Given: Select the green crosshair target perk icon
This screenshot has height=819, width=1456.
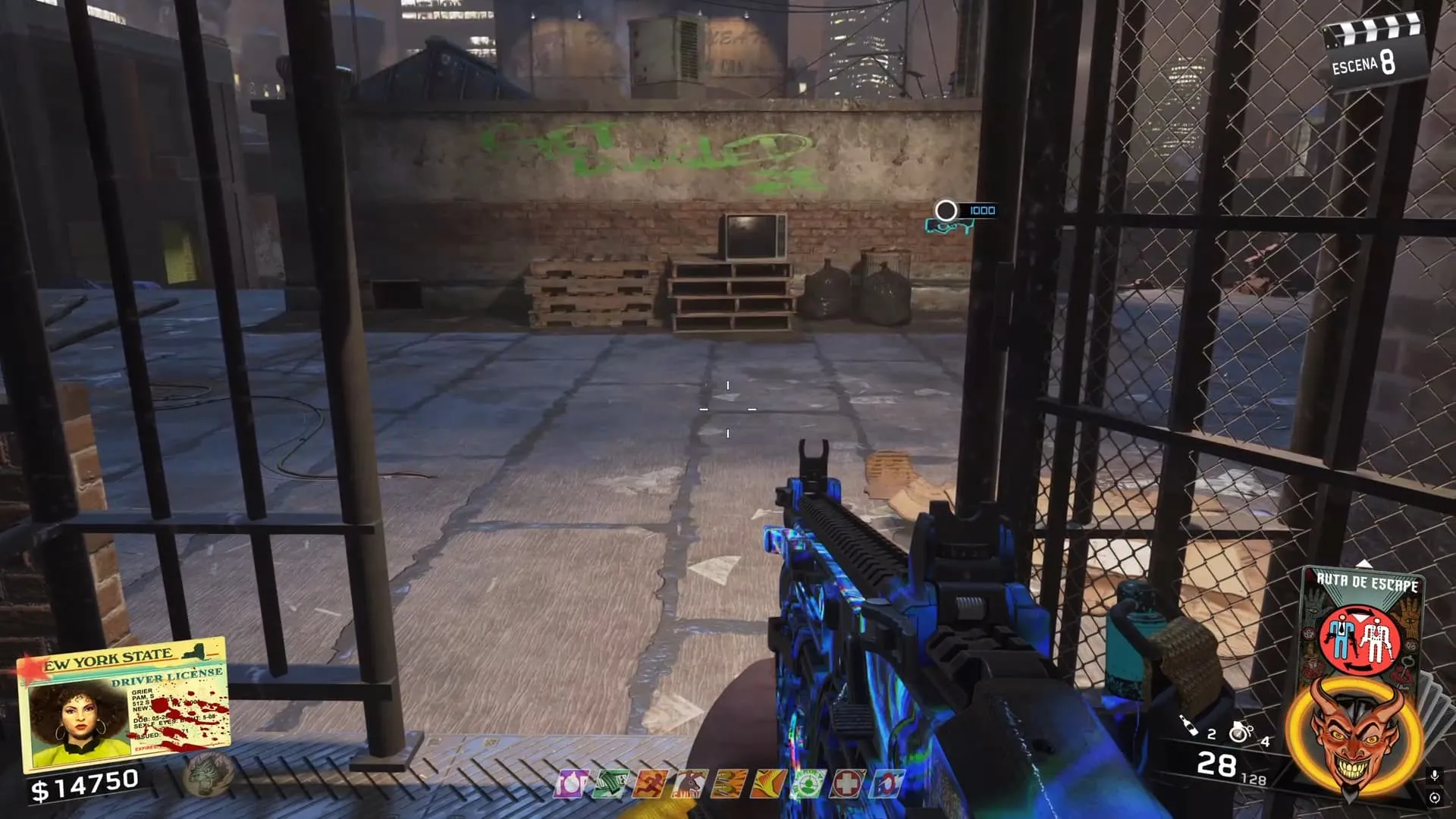Looking at the screenshot, I should tap(807, 784).
